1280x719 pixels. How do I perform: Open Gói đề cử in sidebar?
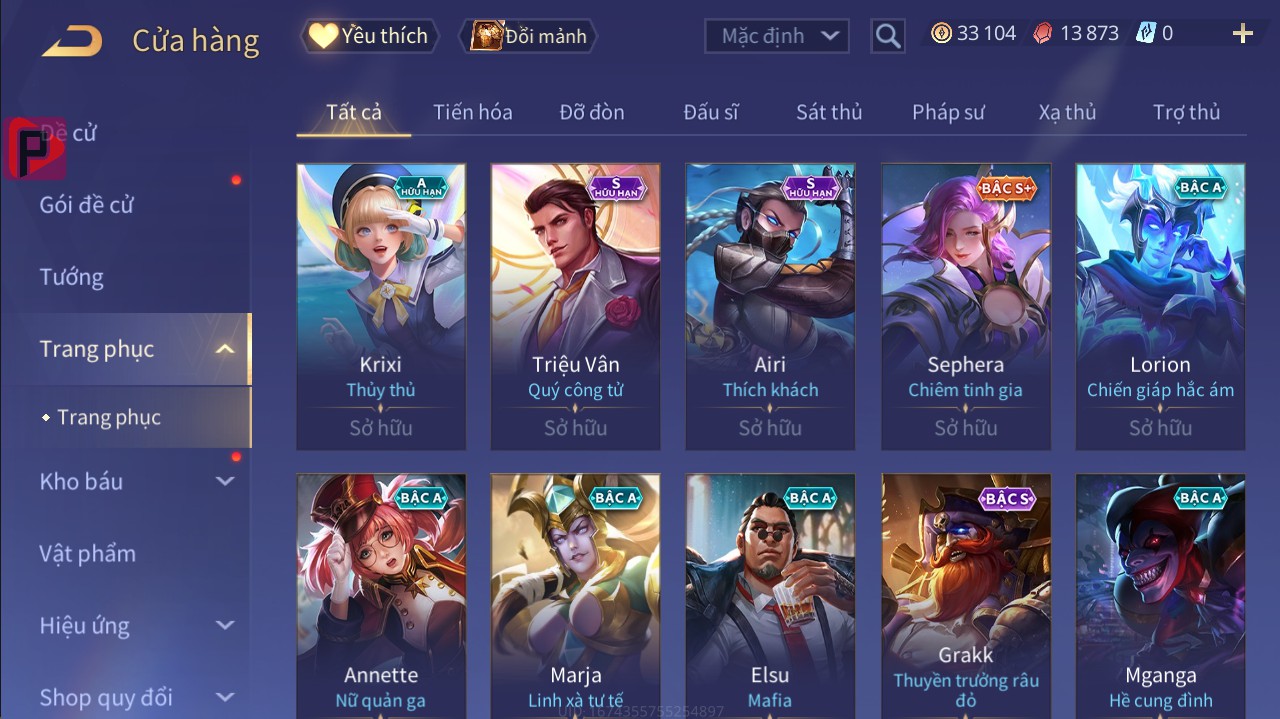(86, 205)
